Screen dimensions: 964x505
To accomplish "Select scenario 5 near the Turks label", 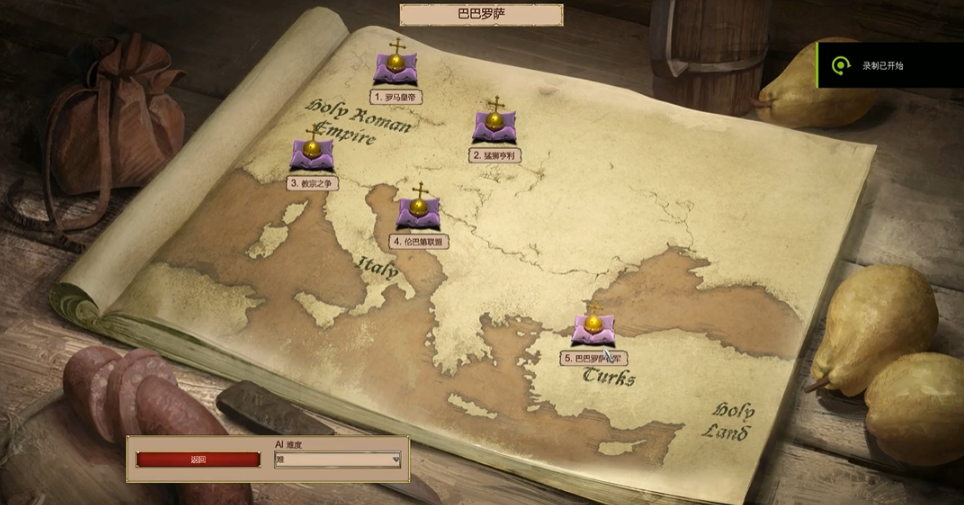I will click(x=594, y=328).
